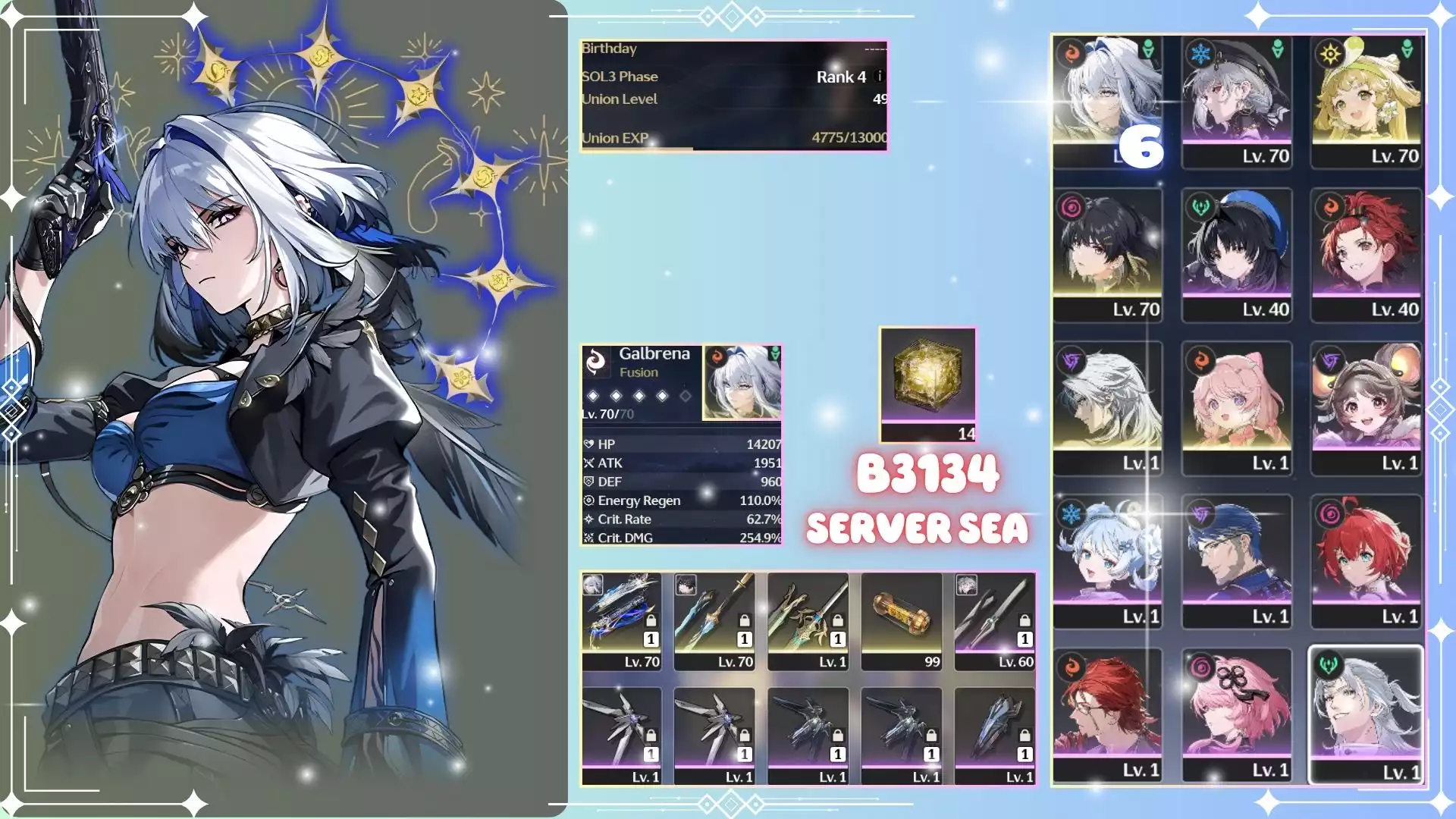Image resolution: width=1456 pixels, height=819 pixels.
Task: Select the white-haired Electro character tile
Action: pyautogui.click(x=1107, y=406)
